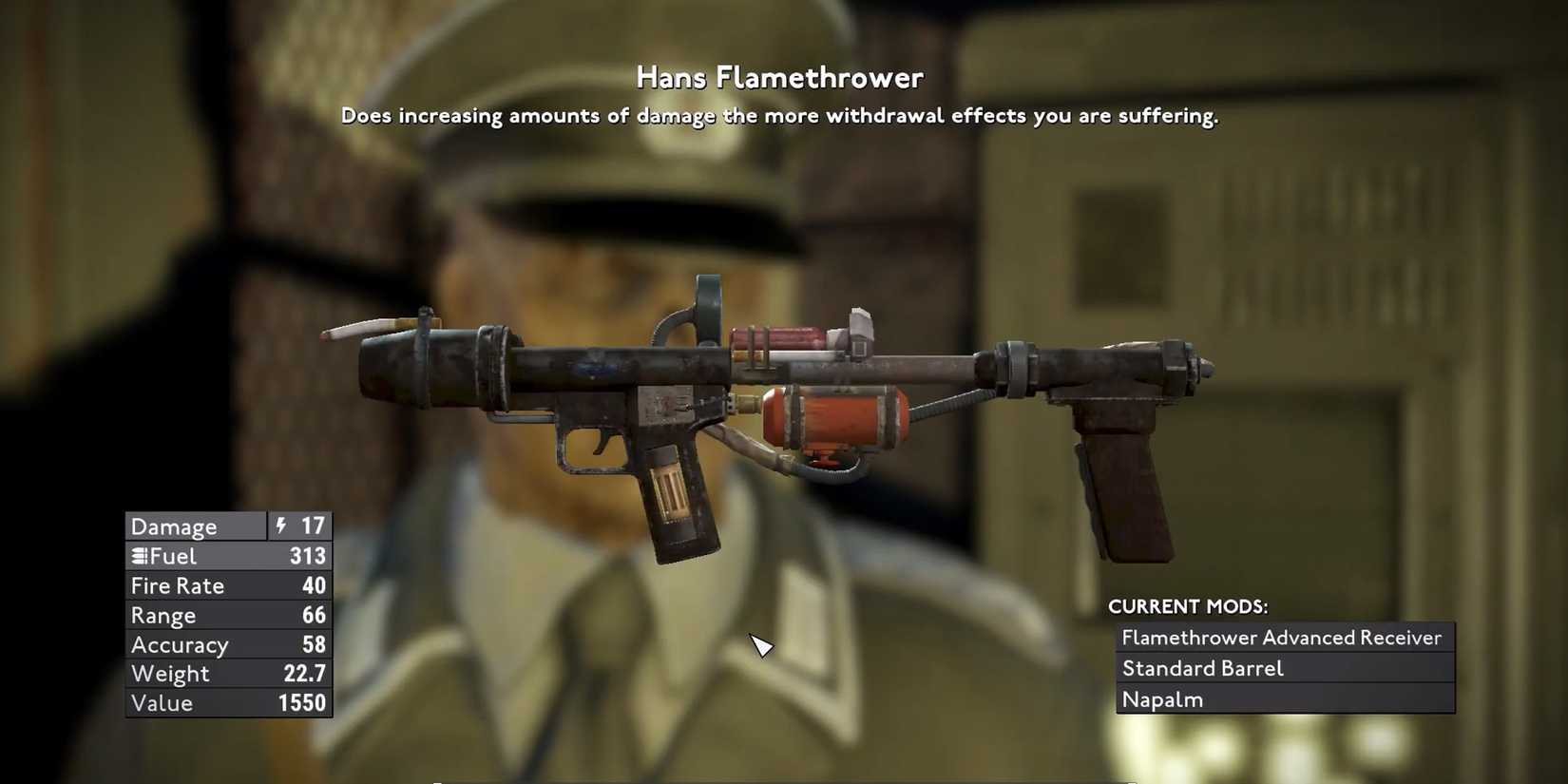
Task: Click the Weight value of 22.7
Action: point(306,674)
